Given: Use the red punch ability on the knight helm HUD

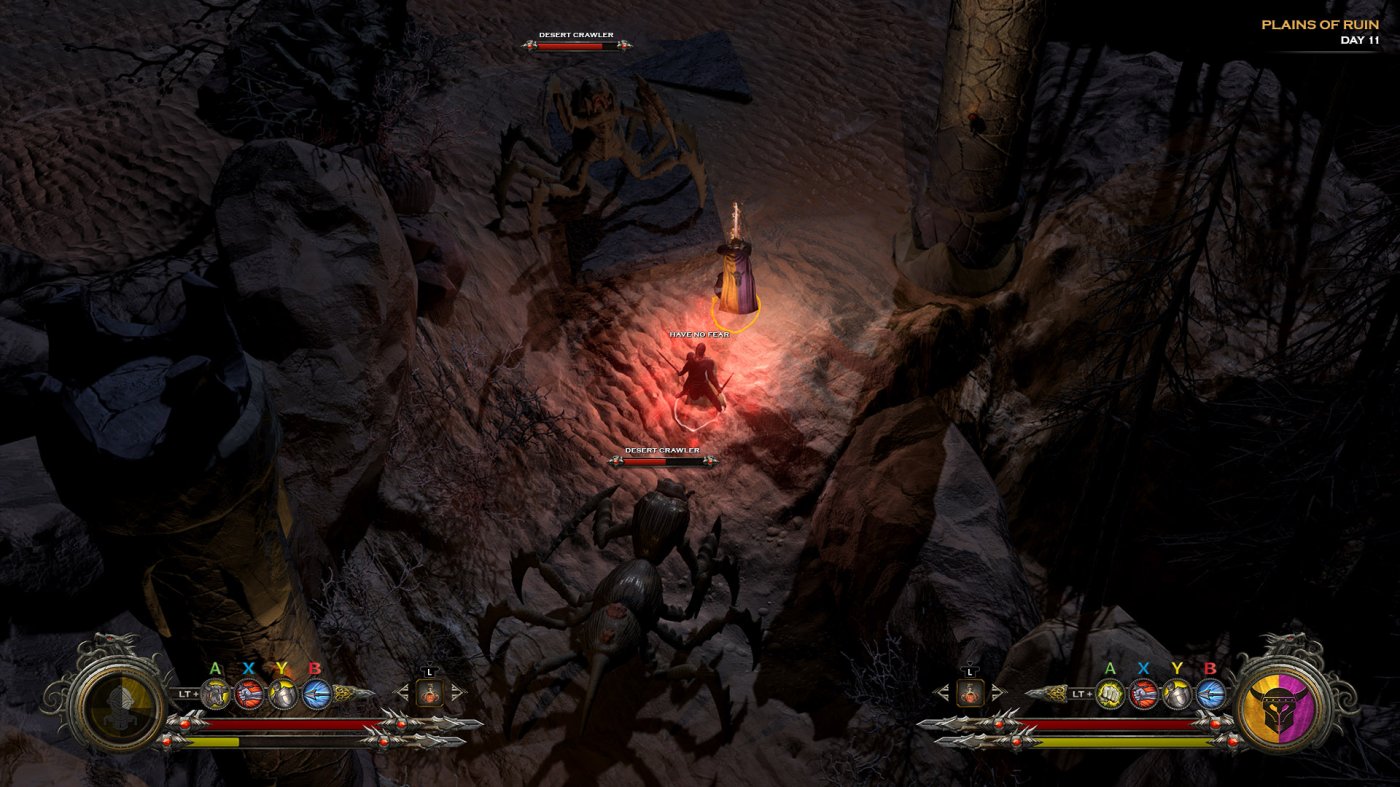Looking at the screenshot, I should pos(249,693).
